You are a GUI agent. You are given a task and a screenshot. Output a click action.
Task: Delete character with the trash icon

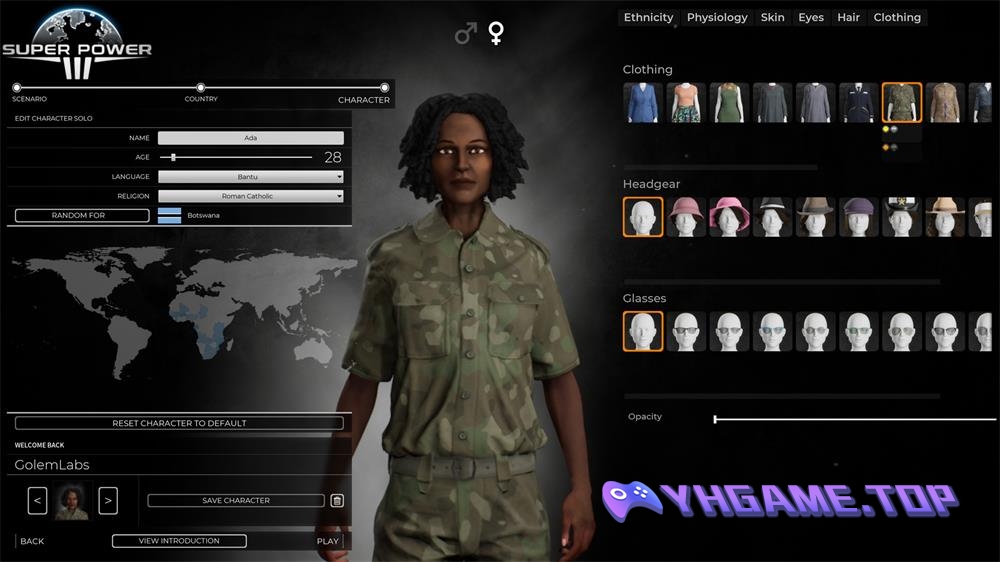(337, 500)
